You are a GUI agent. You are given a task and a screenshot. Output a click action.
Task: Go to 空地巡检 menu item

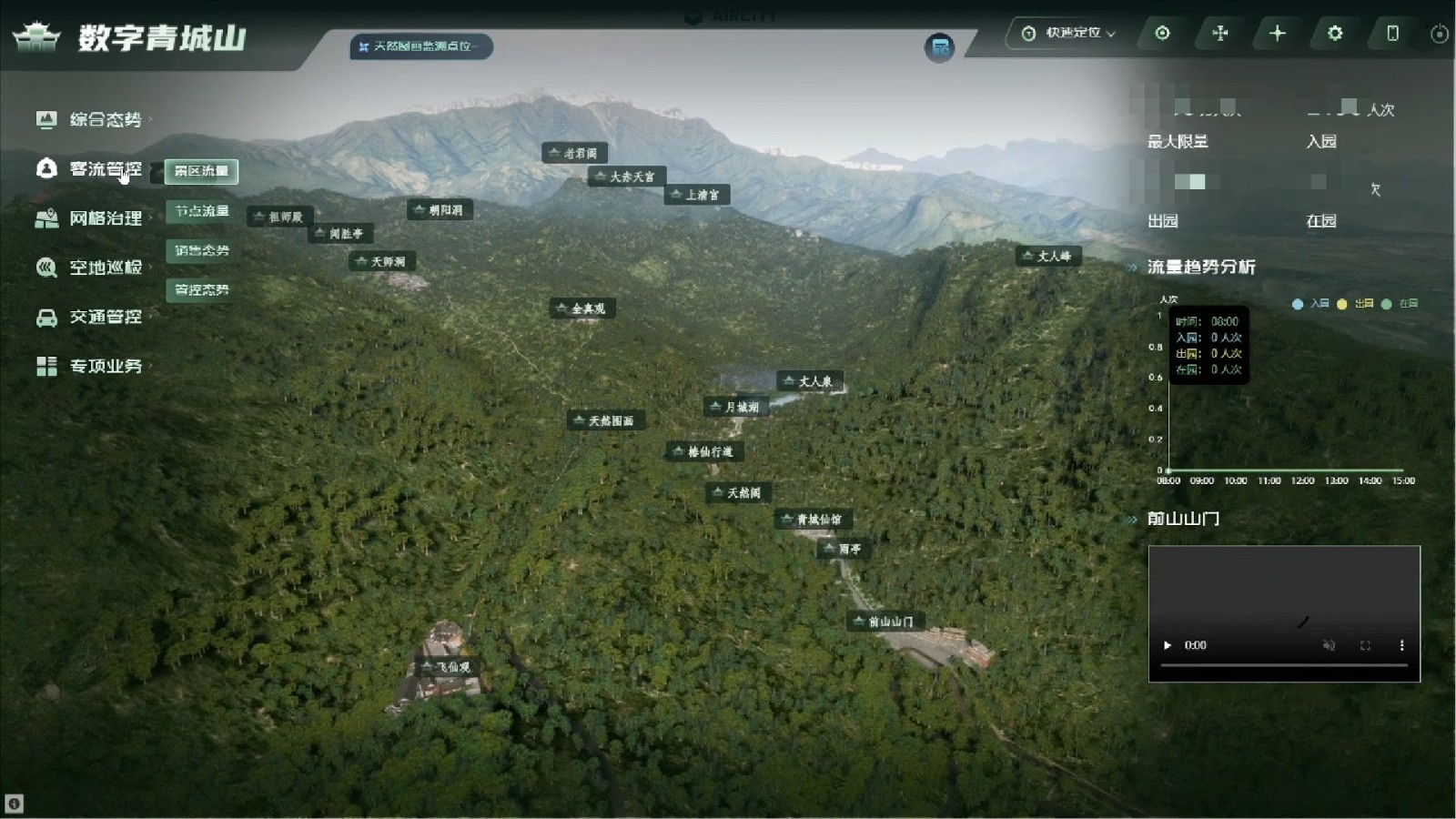click(105, 268)
